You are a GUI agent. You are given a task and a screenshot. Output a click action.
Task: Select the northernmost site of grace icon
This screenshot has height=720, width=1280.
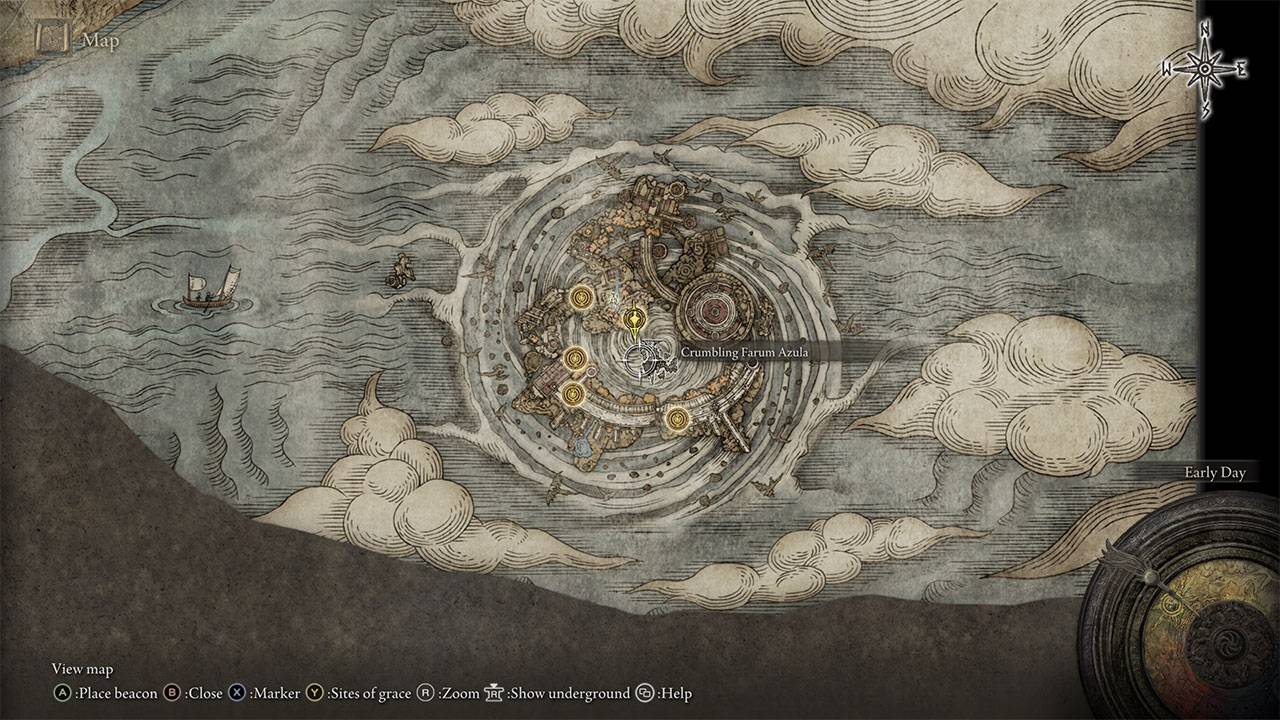coord(580,297)
